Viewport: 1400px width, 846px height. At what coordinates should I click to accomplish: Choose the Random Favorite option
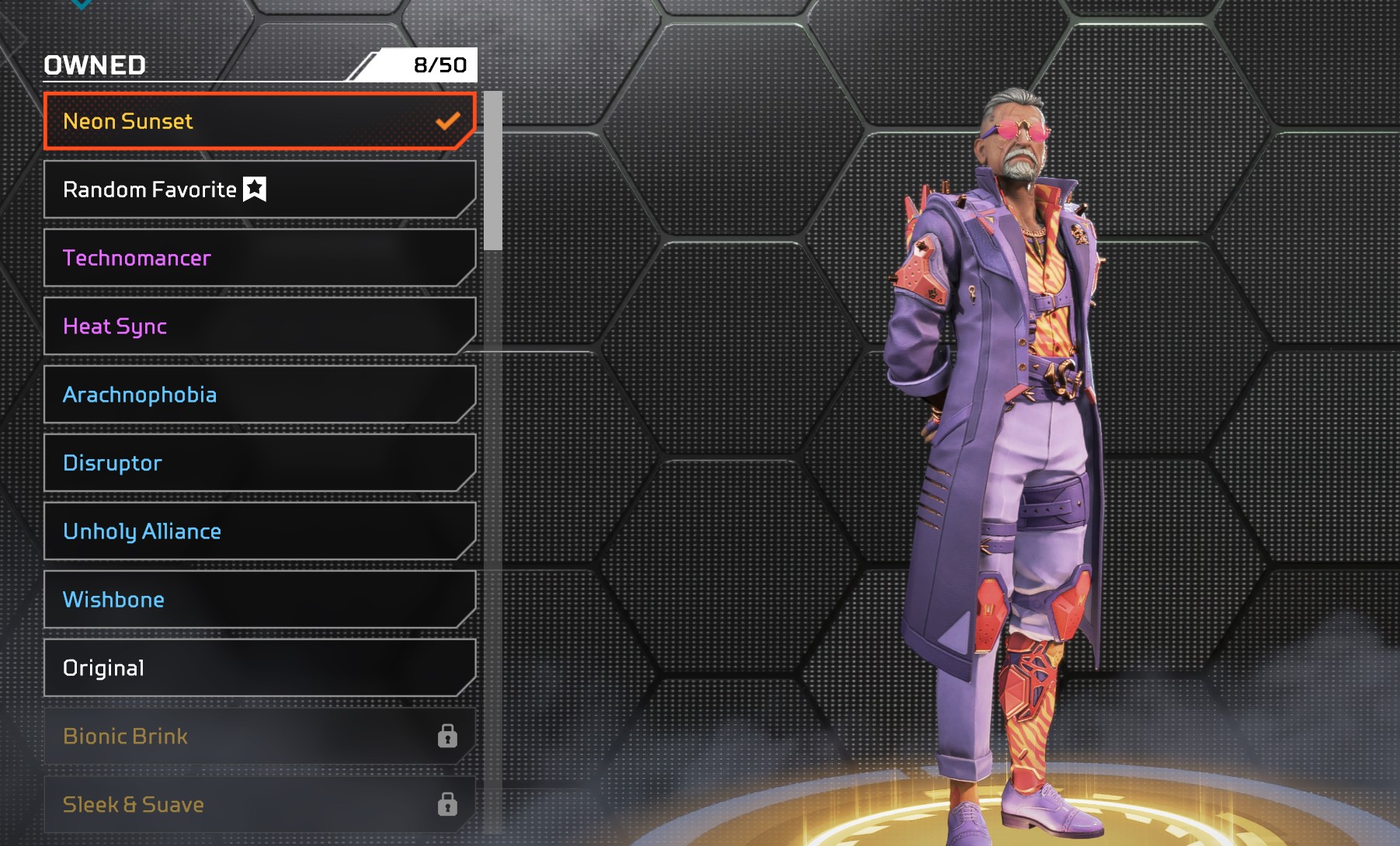(x=259, y=190)
